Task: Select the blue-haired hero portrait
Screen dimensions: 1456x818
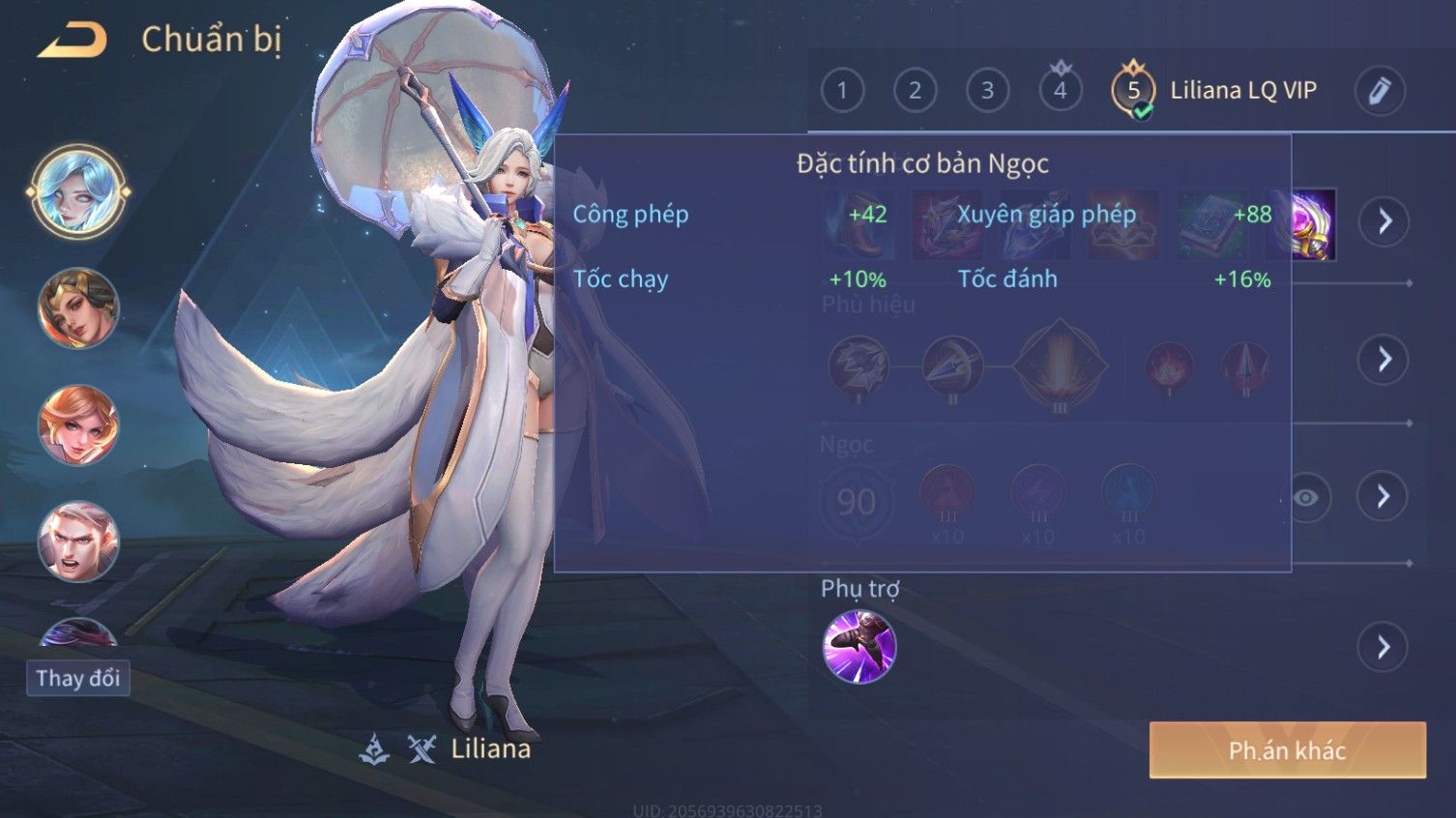Action: [x=78, y=190]
